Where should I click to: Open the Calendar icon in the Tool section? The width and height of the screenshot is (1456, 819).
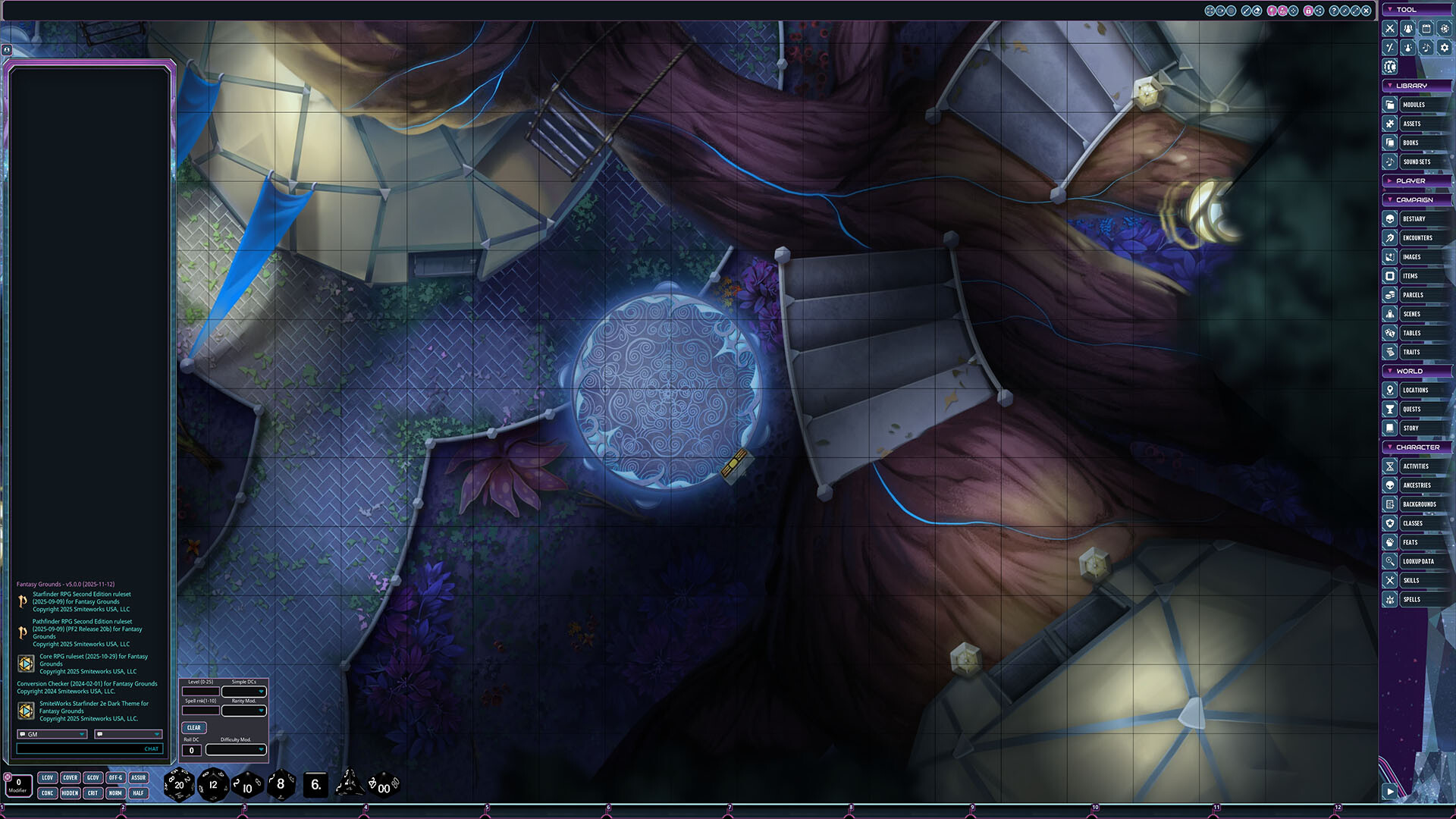pyautogui.click(x=1427, y=28)
